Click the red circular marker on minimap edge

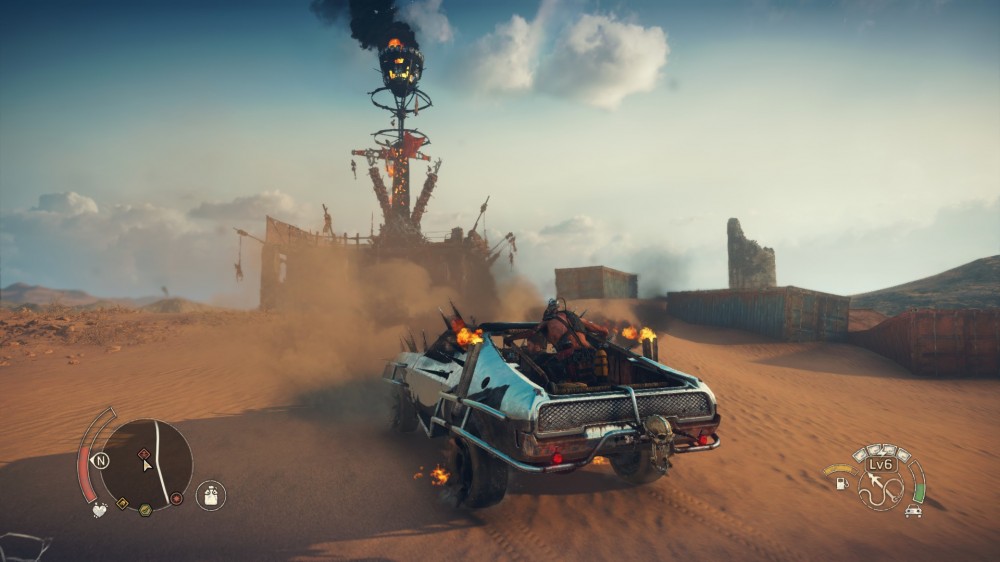point(177,498)
